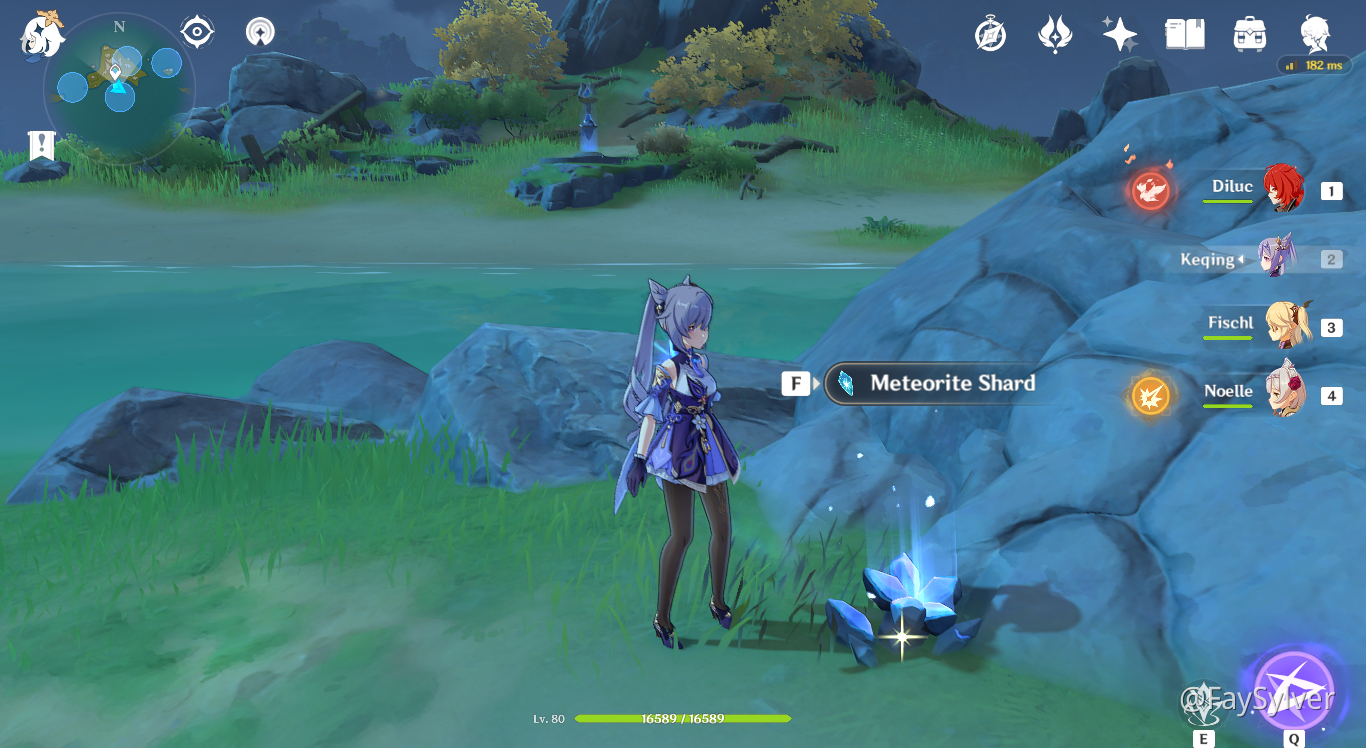Open the Character screen face icon
The height and width of the screenshot is (748, 1366).
[1314, 33]
